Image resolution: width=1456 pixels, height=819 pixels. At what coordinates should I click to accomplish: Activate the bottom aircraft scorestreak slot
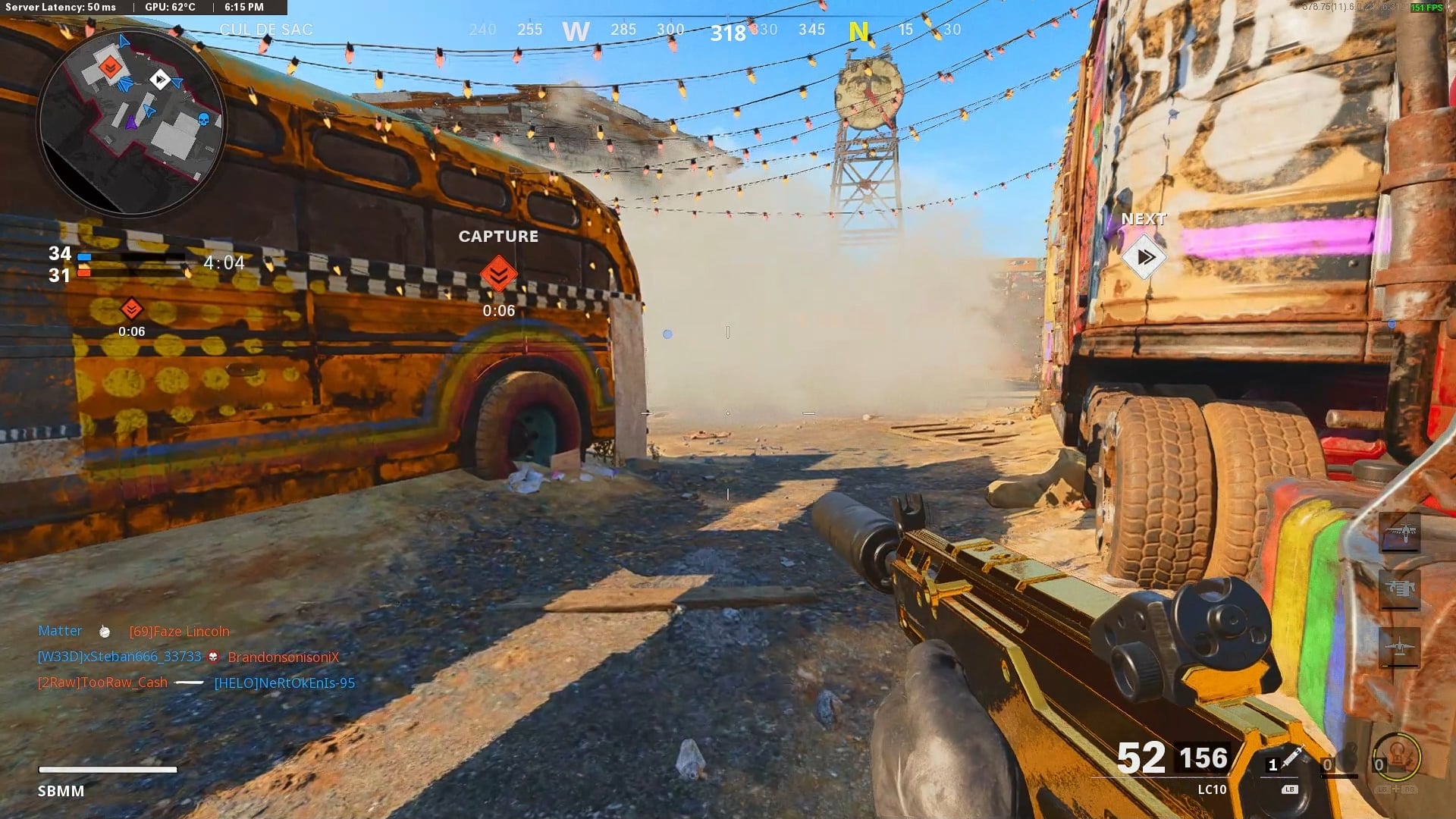pyautogui.click(x=1399, y=647)
